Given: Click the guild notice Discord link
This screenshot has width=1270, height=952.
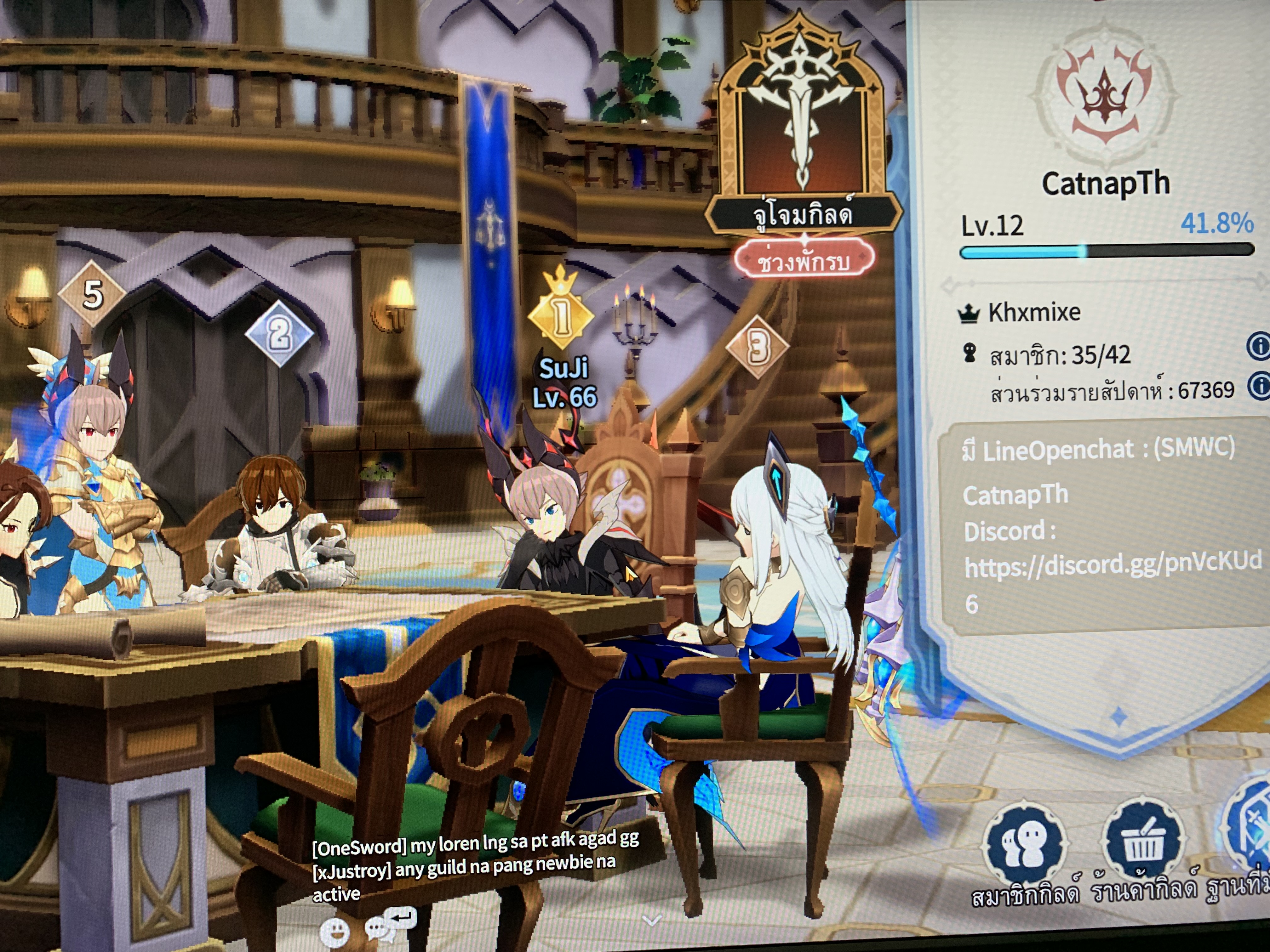Looking at the screenshot, I should (x=1112, y=566).
